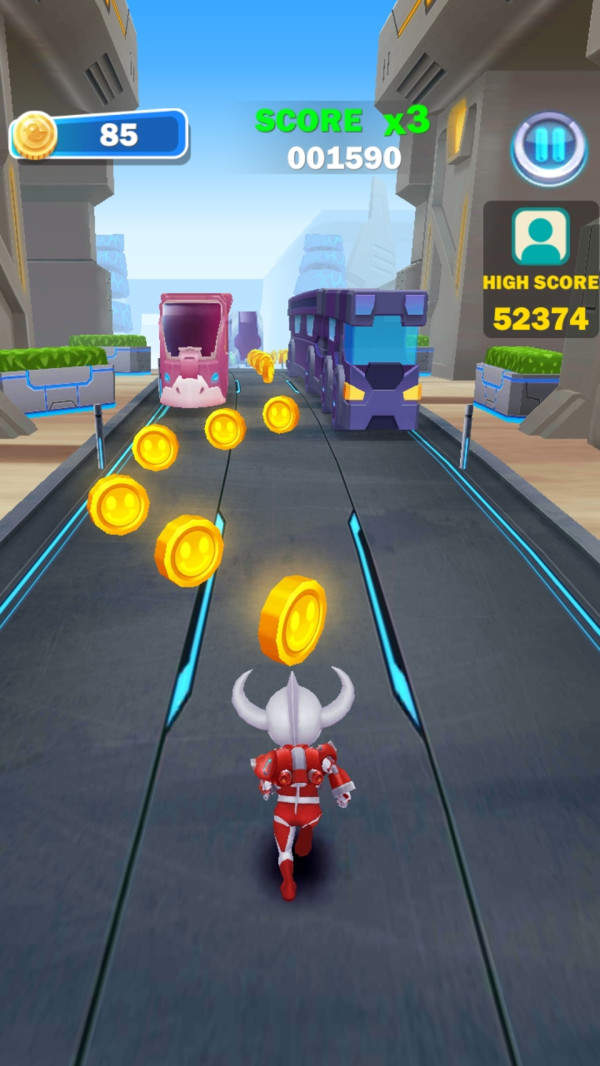Pause the game with the pause button

point(548,147)
